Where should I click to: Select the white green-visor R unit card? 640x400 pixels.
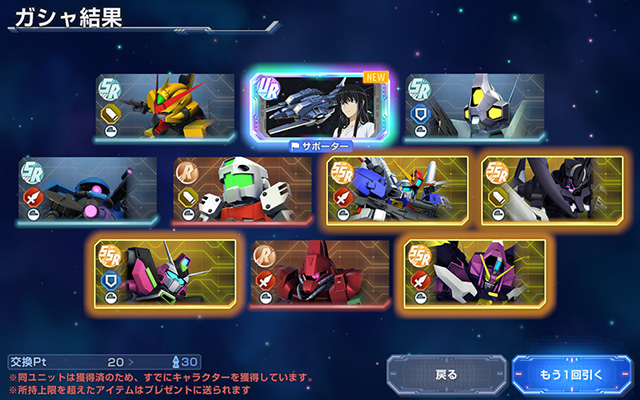point(242,188)
